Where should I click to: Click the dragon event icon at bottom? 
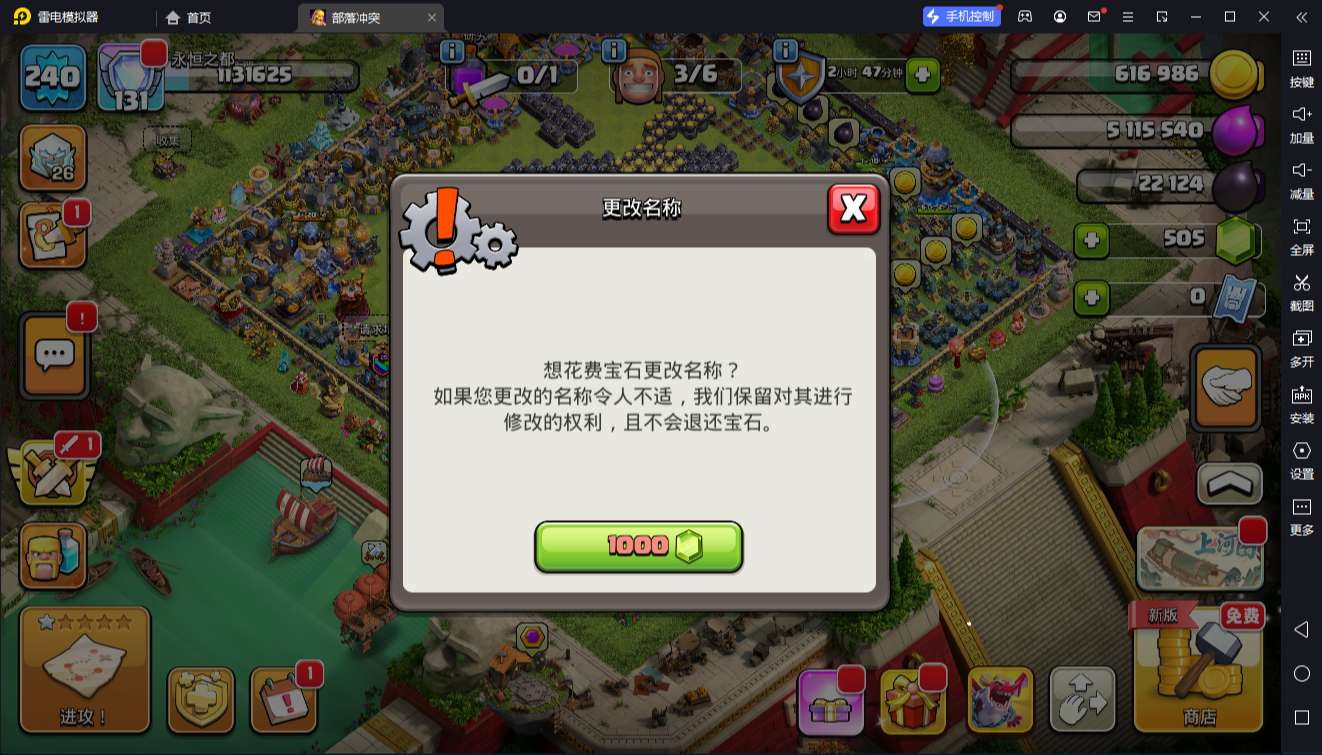coord(1001,700)
